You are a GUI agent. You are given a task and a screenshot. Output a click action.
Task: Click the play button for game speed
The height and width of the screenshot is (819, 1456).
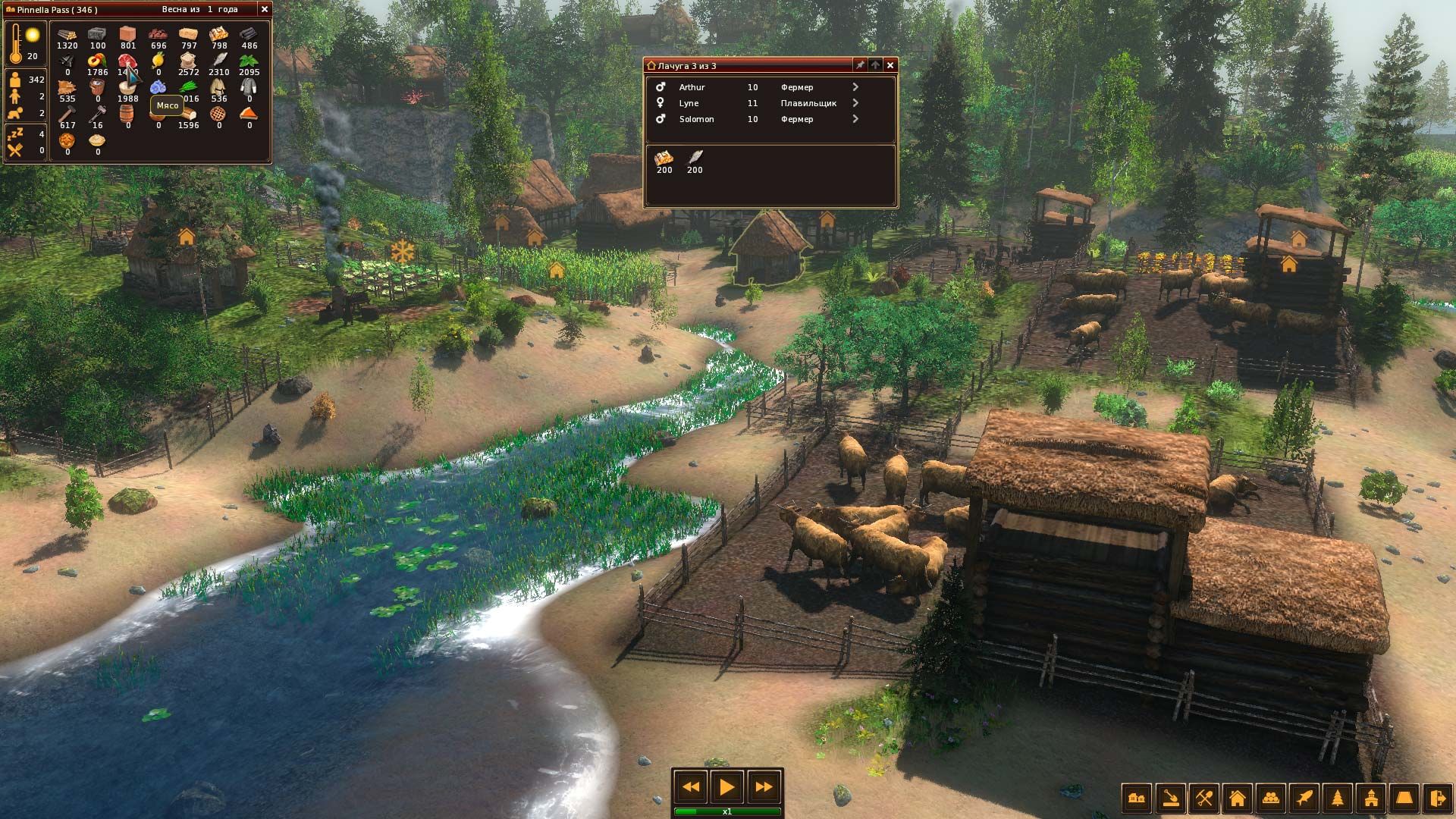click(726, 787)
